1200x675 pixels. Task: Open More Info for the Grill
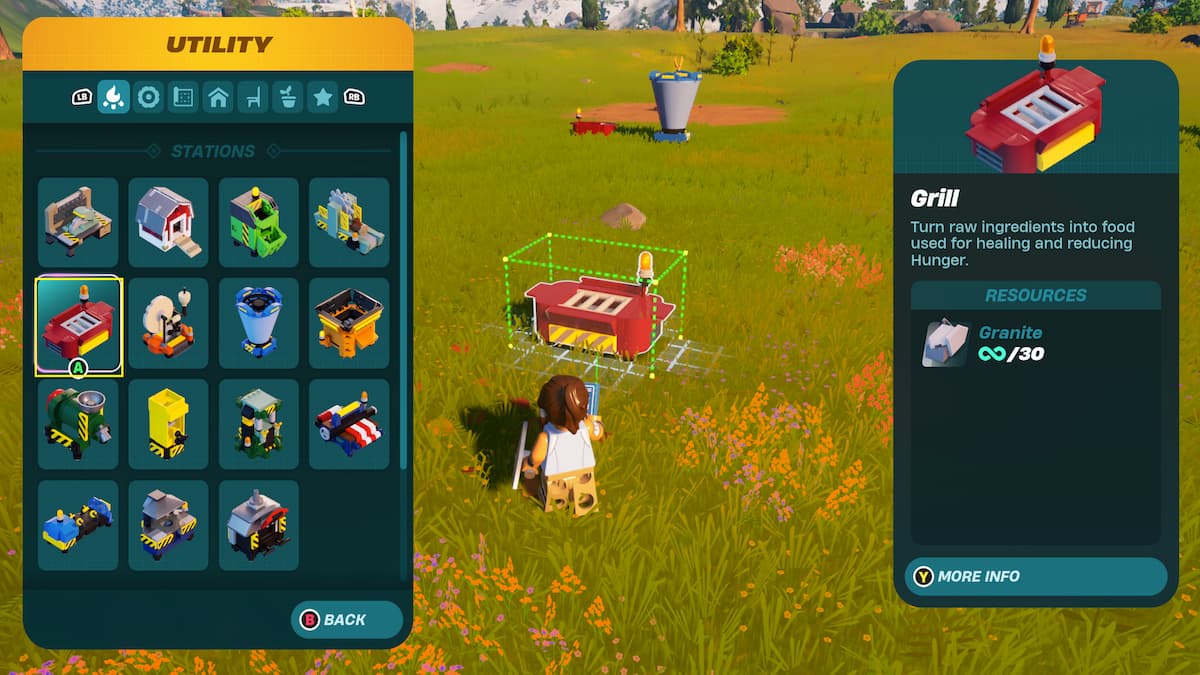(1035, 577)
